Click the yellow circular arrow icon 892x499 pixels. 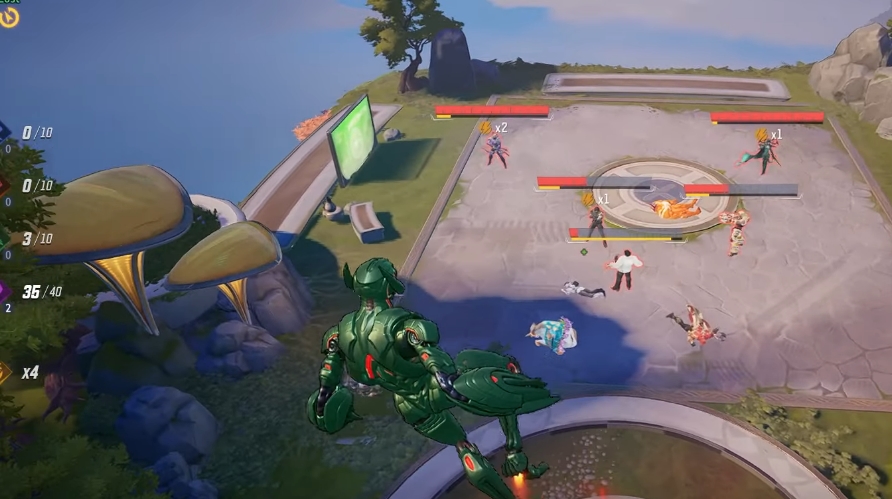tap(9, 16)
